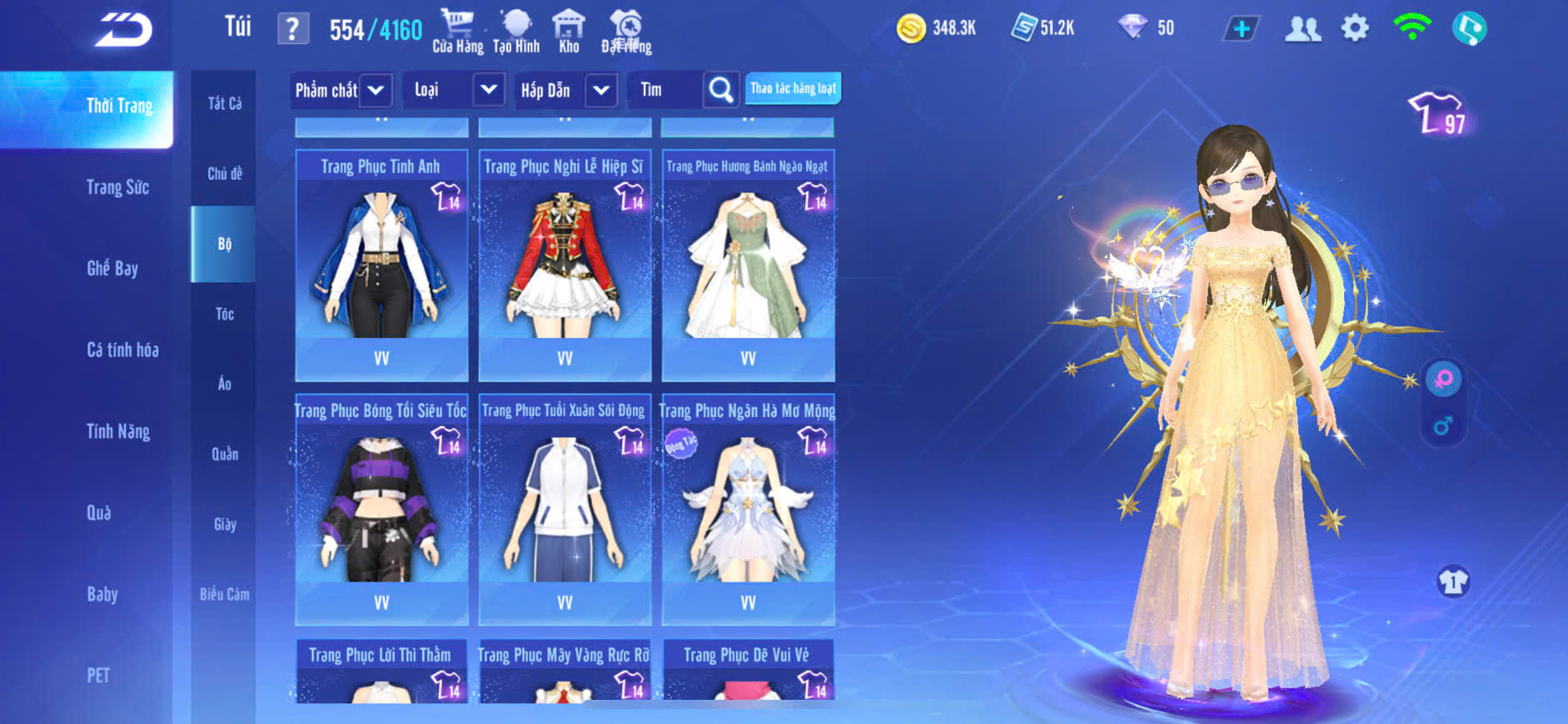Expand the Phẩm chất dropdown
Screen dimensions: 1568x724
pyautogui.click(x=376, y=90)
